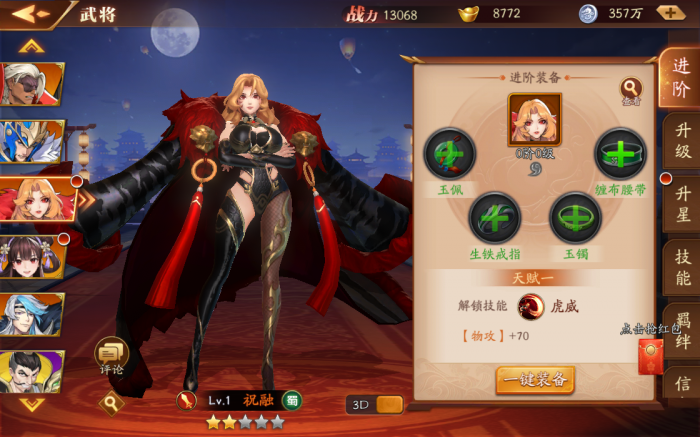Viewport: 700px width, 437px height.
Task: Switch to the 进阶 tab
Action: coord(680,78)
